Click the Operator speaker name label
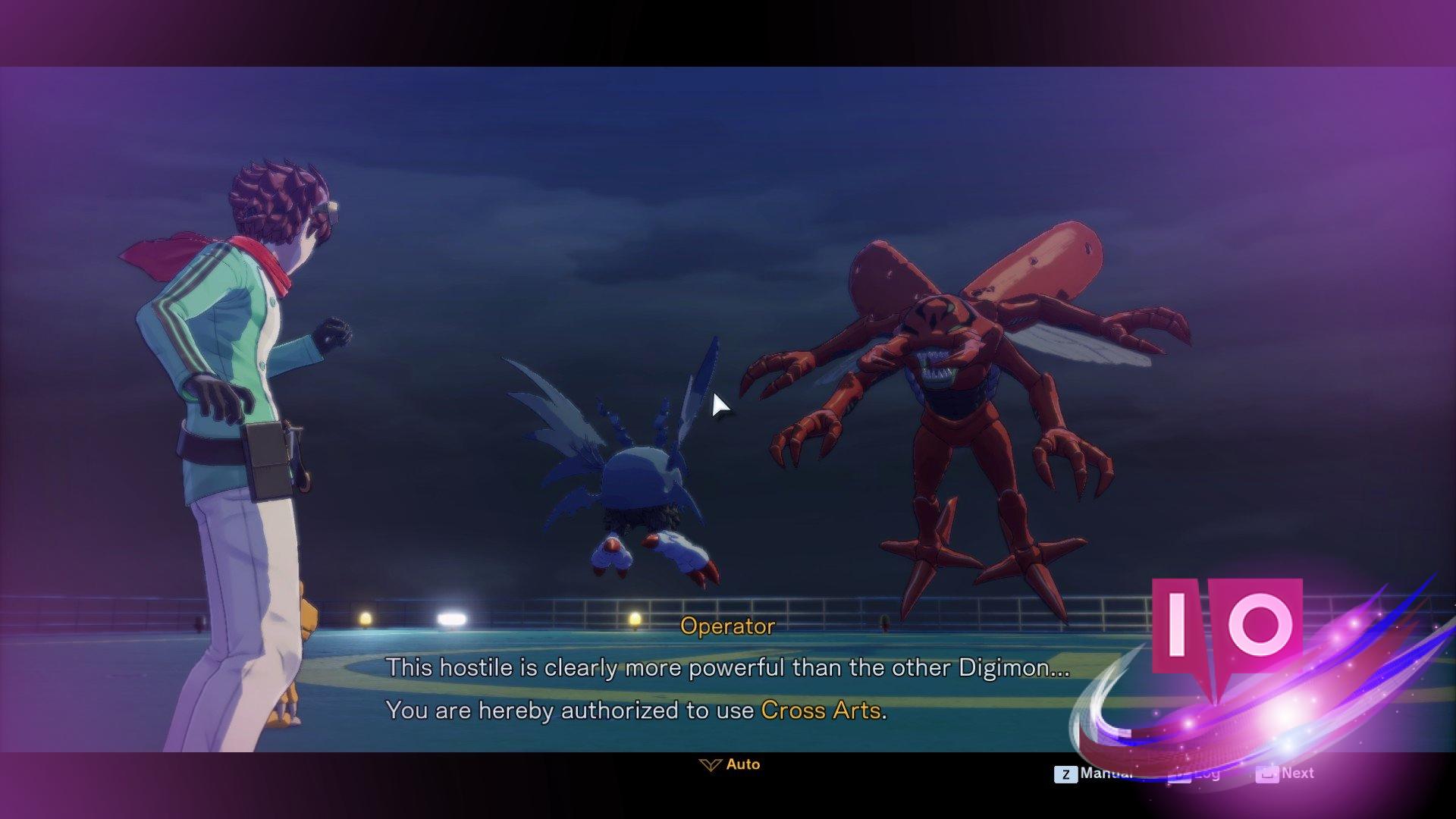 tap(727, 626)
